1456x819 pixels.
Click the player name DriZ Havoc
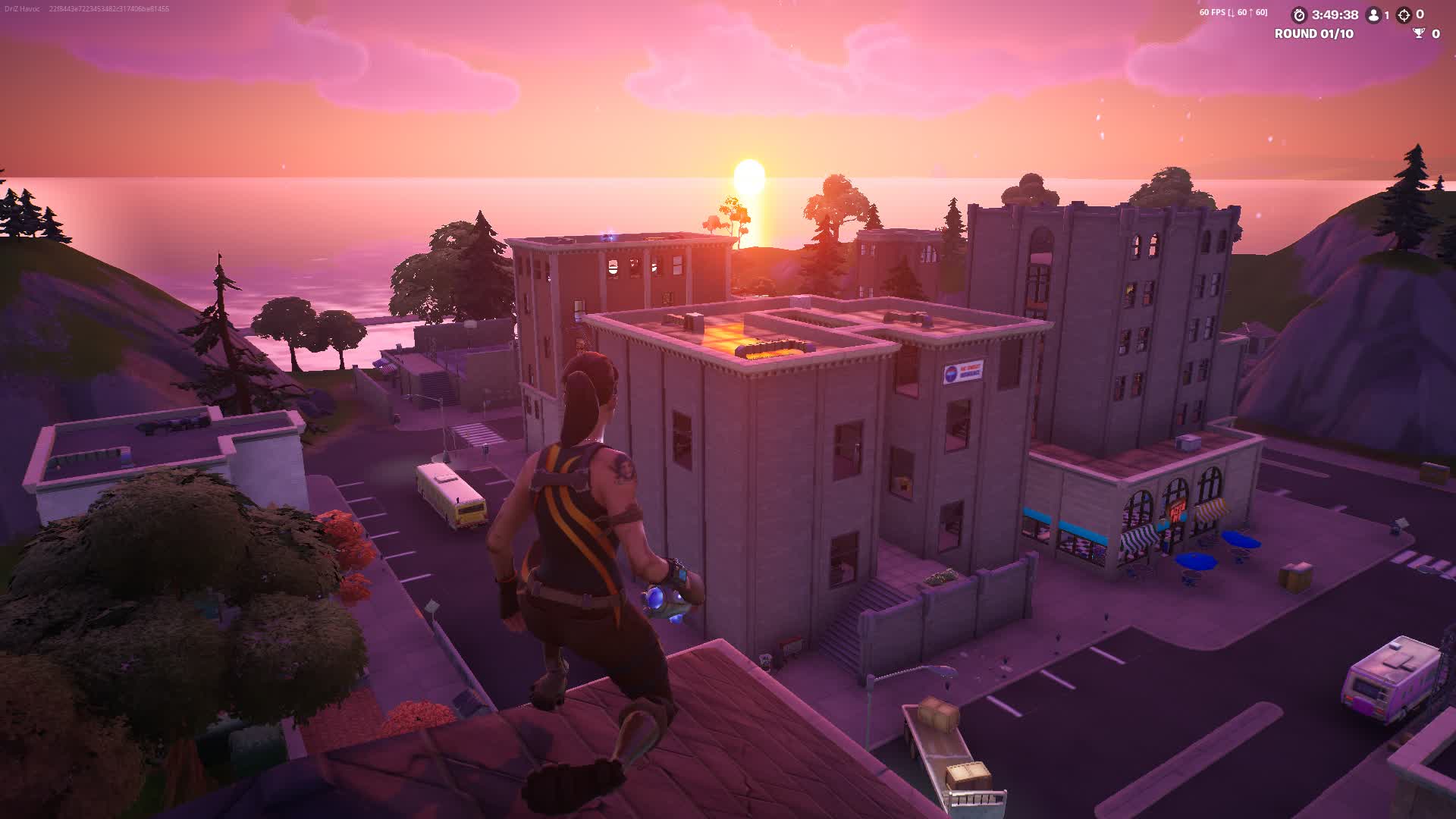coord(23,9)
